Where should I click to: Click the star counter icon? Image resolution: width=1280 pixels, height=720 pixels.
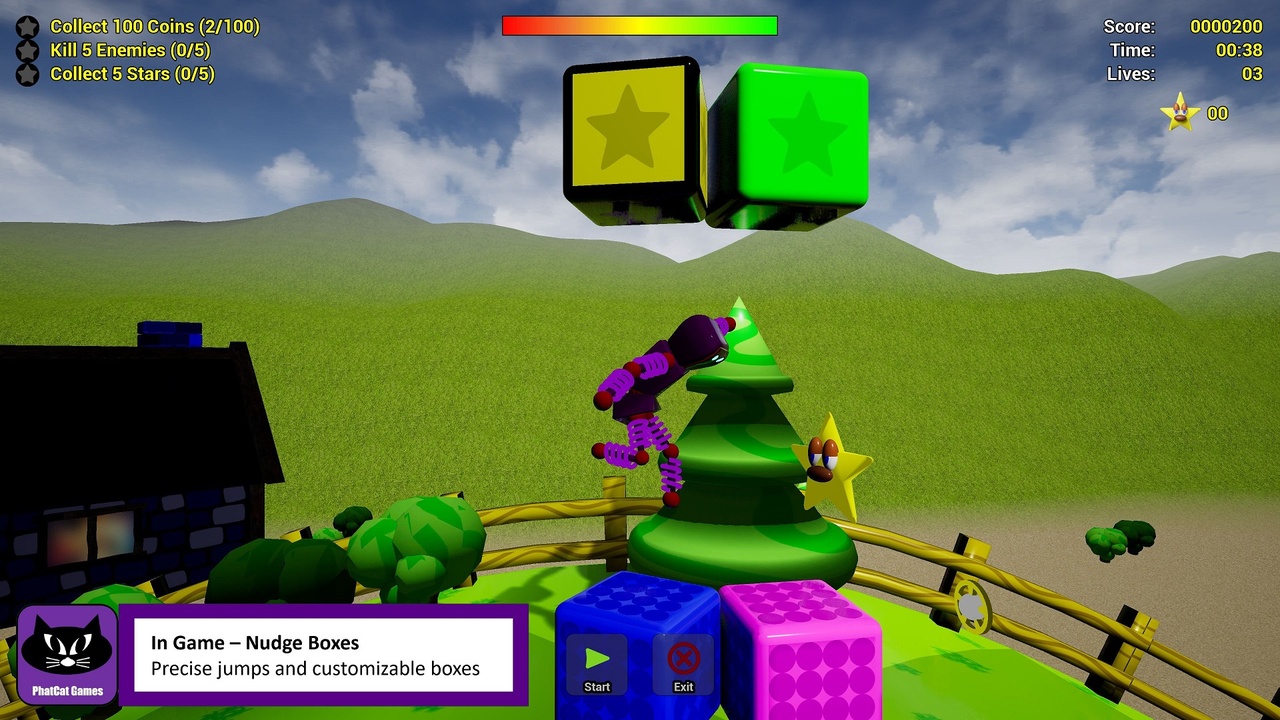point(1180,113)
